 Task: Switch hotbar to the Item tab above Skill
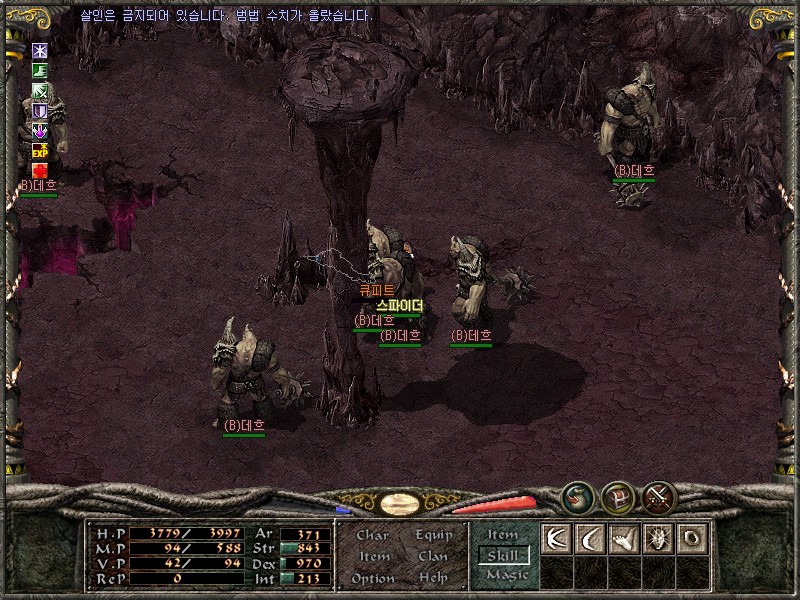tap(503, 535)
